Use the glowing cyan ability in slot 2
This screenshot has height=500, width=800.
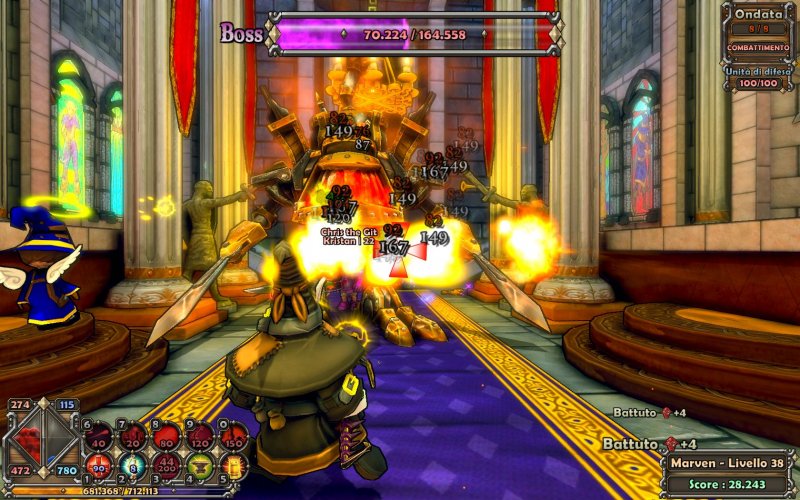click(x=133, y=466)
